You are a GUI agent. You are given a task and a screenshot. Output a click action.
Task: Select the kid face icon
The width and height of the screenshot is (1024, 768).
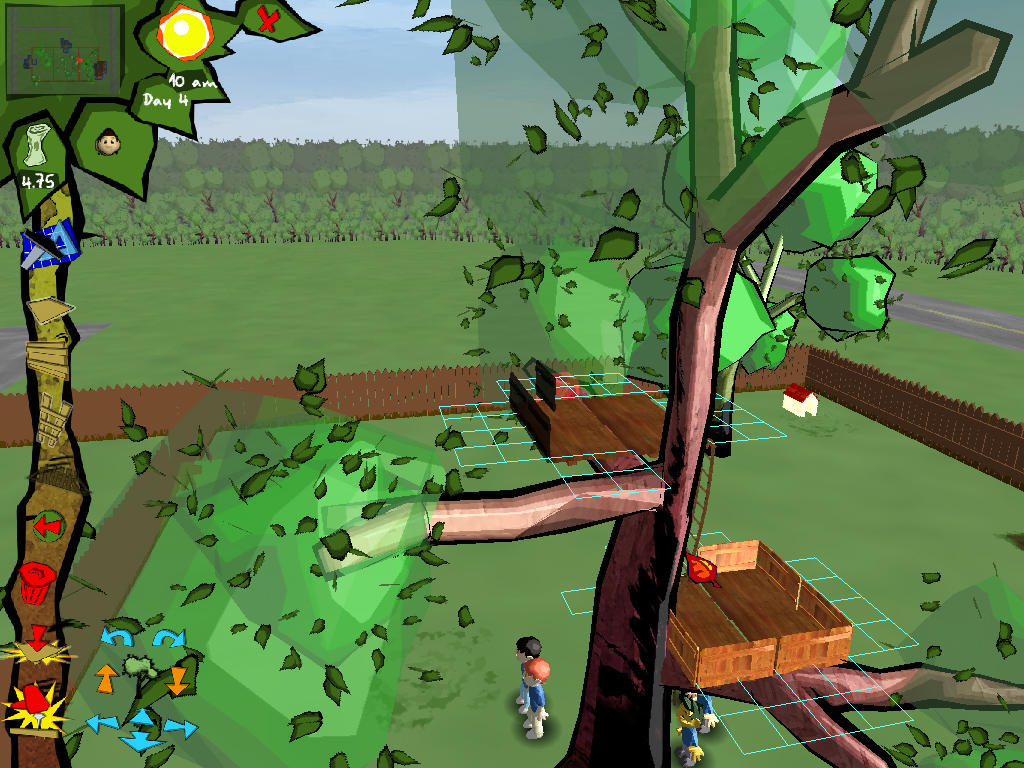107,143
